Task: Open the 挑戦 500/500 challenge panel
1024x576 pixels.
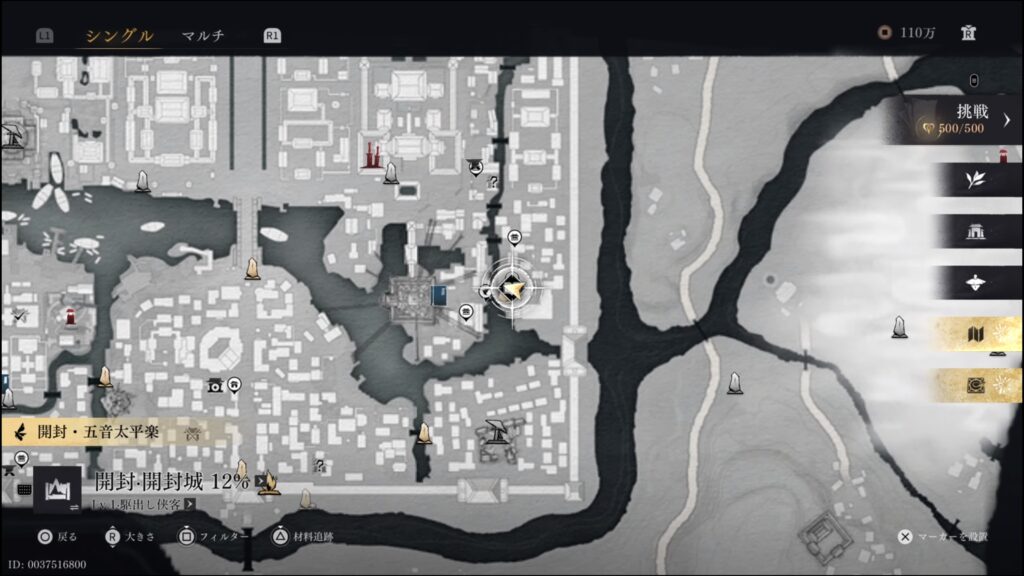Action: (960, 120)
